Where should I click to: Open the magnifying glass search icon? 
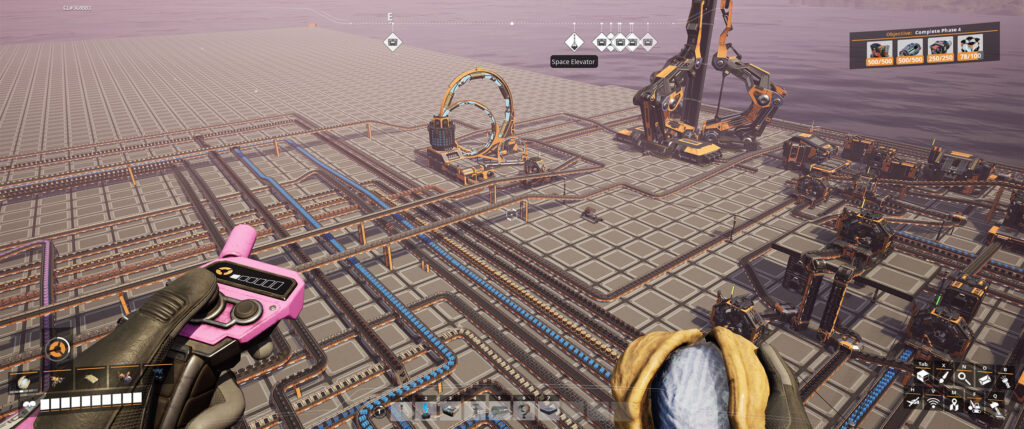964,379
